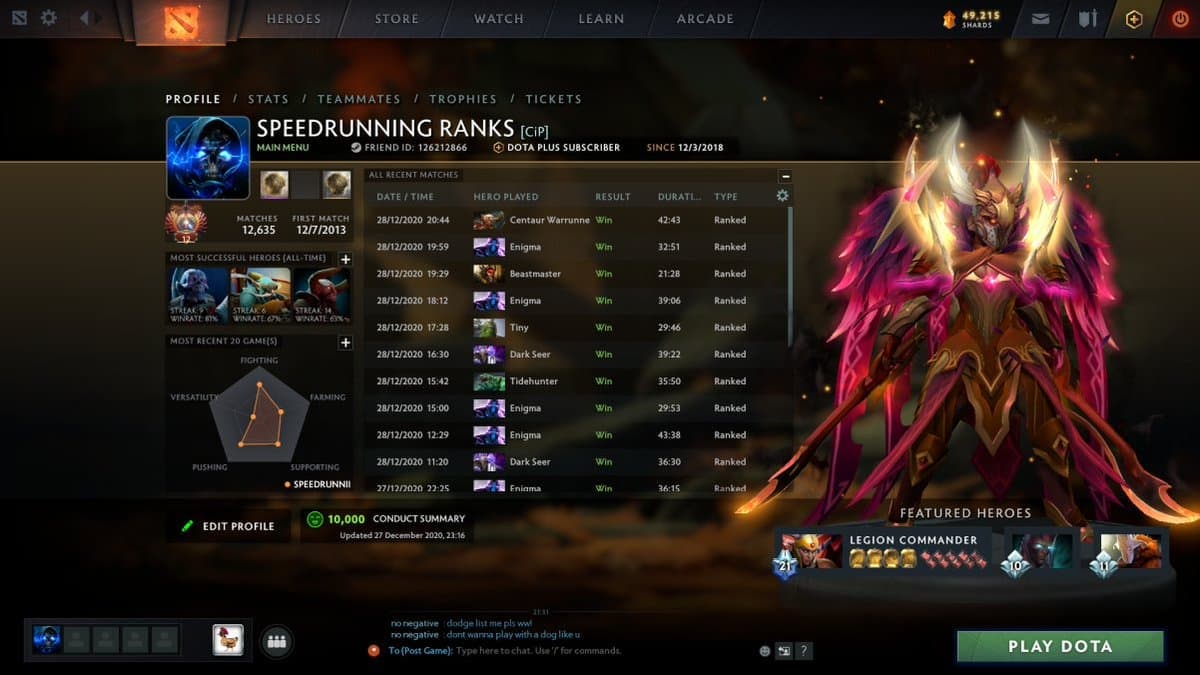1200x675 pixels.
Task: Click the Play Dota button
Action: click(1060, 646)
